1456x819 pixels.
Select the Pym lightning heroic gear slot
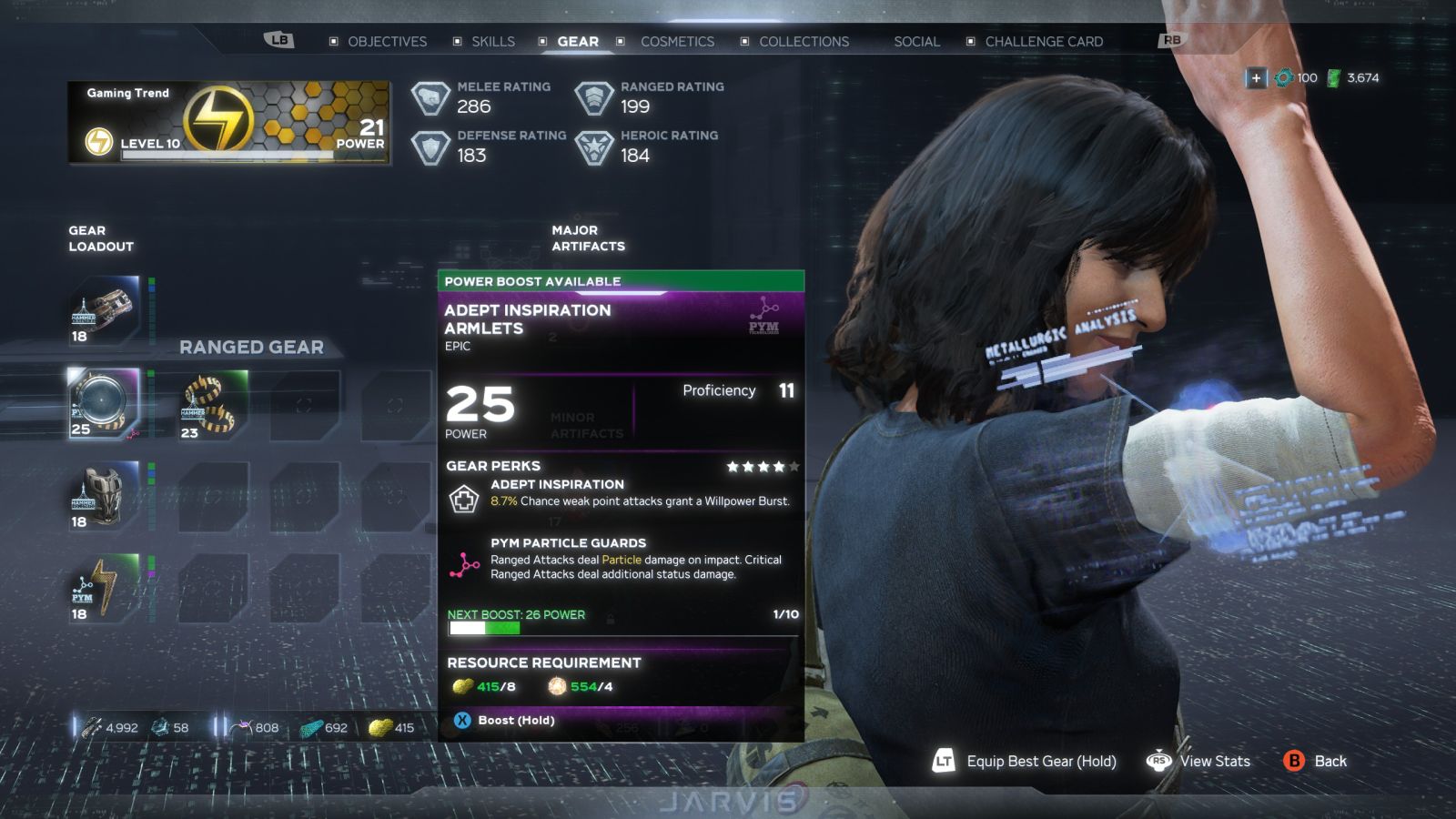[104, 589]
